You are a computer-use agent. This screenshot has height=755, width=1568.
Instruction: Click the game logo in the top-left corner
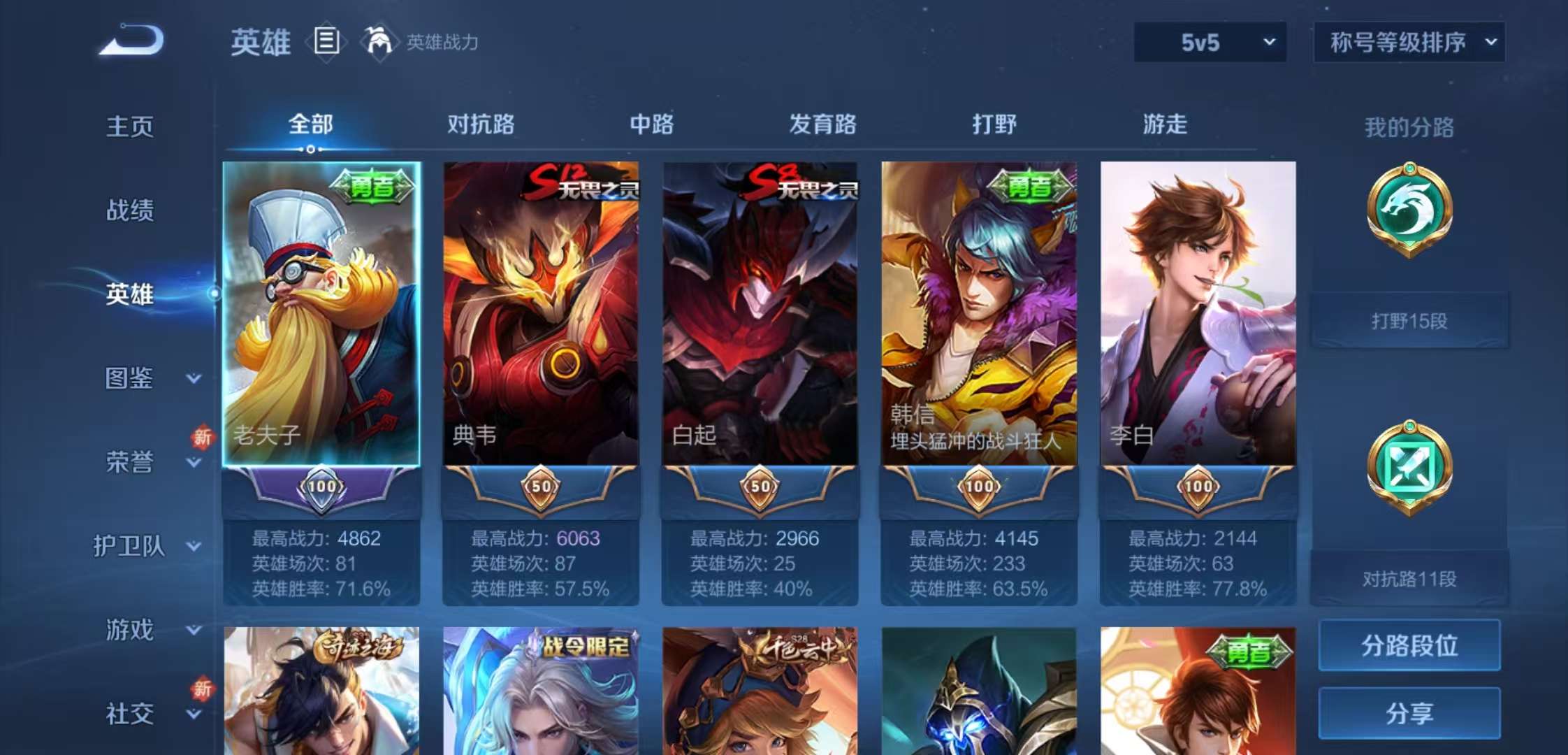(x=129, y=41)
